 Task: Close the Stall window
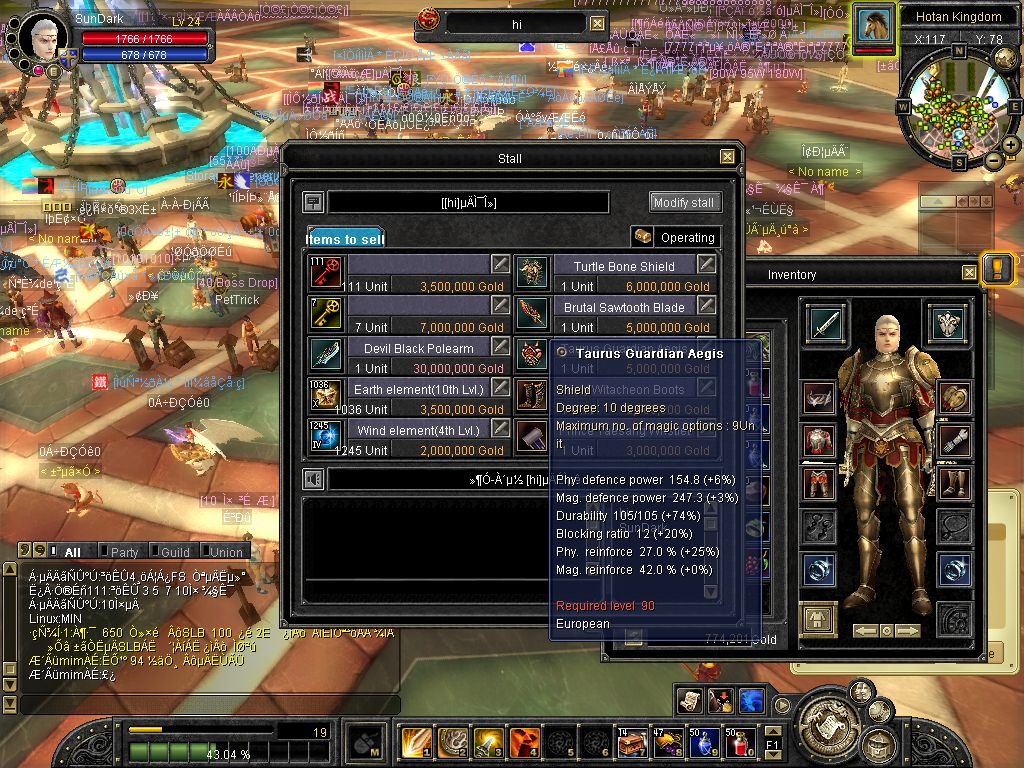(727, 157)
